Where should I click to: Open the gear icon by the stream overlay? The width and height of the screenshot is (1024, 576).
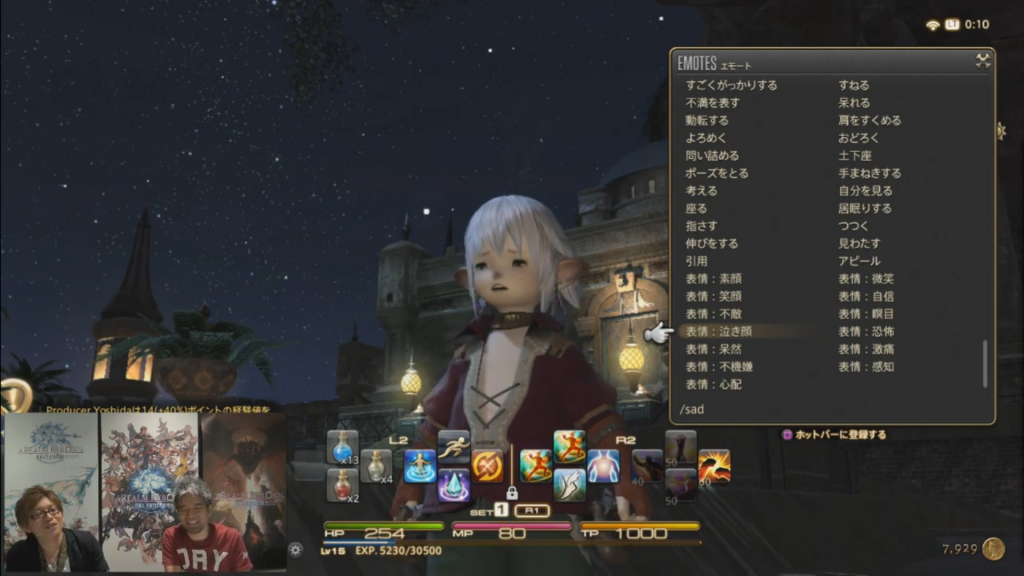(x=295, y=549)
